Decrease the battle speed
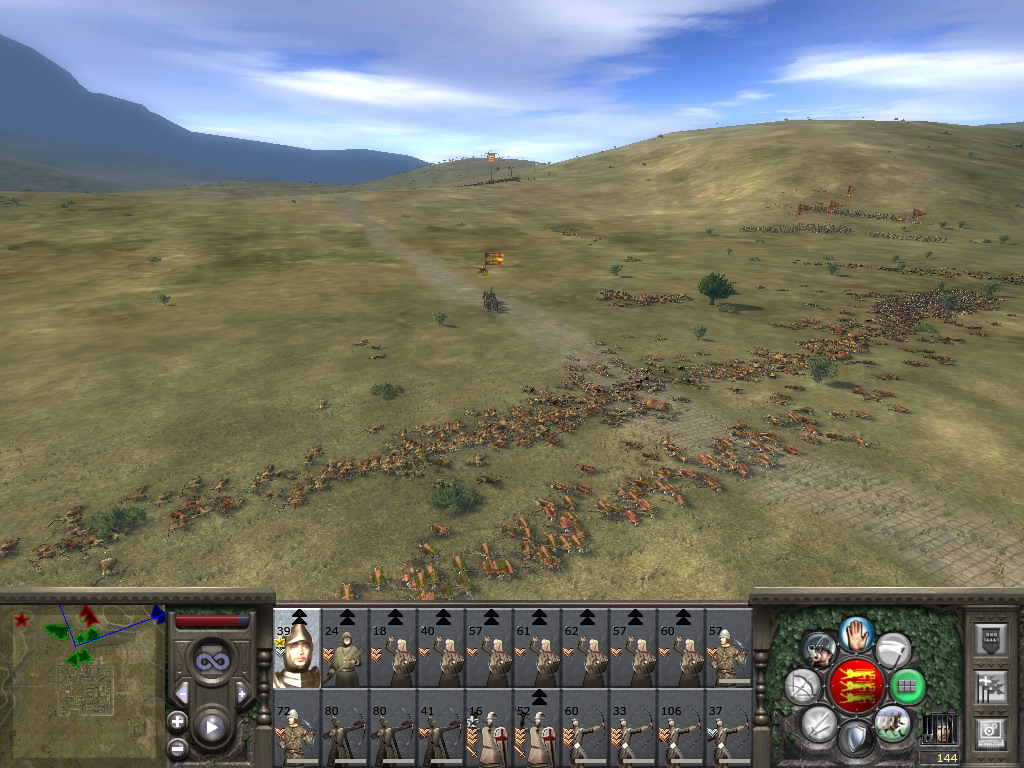 click(182, 692)
